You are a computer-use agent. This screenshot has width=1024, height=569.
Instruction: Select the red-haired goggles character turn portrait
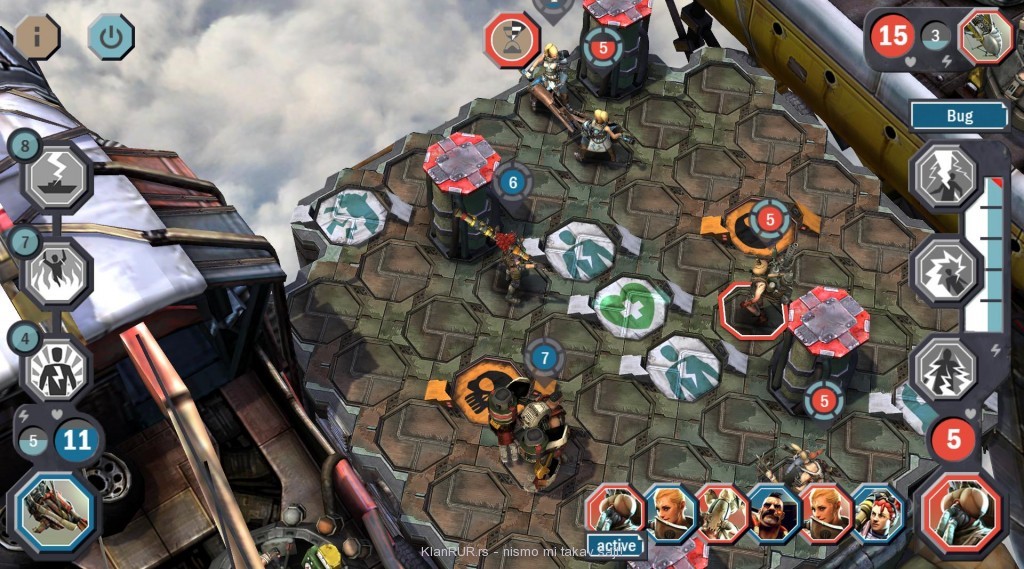click(879, 513)
